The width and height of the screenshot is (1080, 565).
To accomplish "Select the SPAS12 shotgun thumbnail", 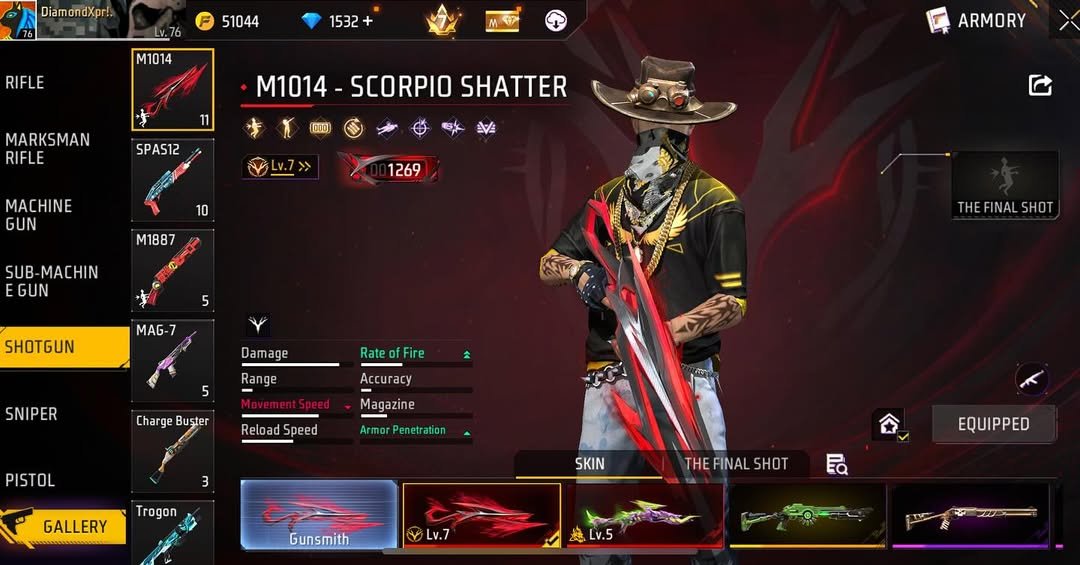I will tap(172, 180).
